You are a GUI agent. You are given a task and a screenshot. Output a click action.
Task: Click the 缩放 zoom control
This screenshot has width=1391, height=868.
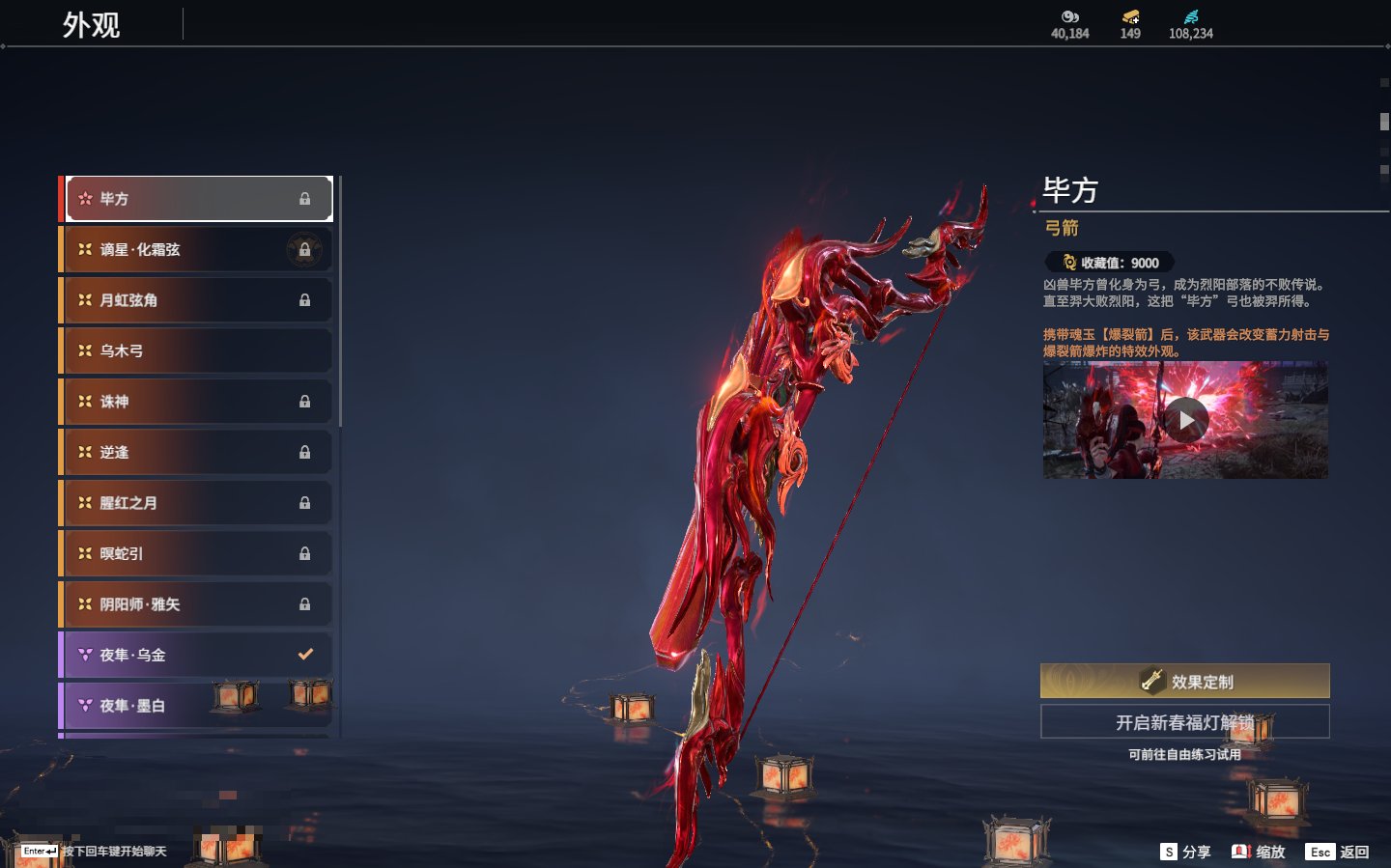tap(1259, 852)
